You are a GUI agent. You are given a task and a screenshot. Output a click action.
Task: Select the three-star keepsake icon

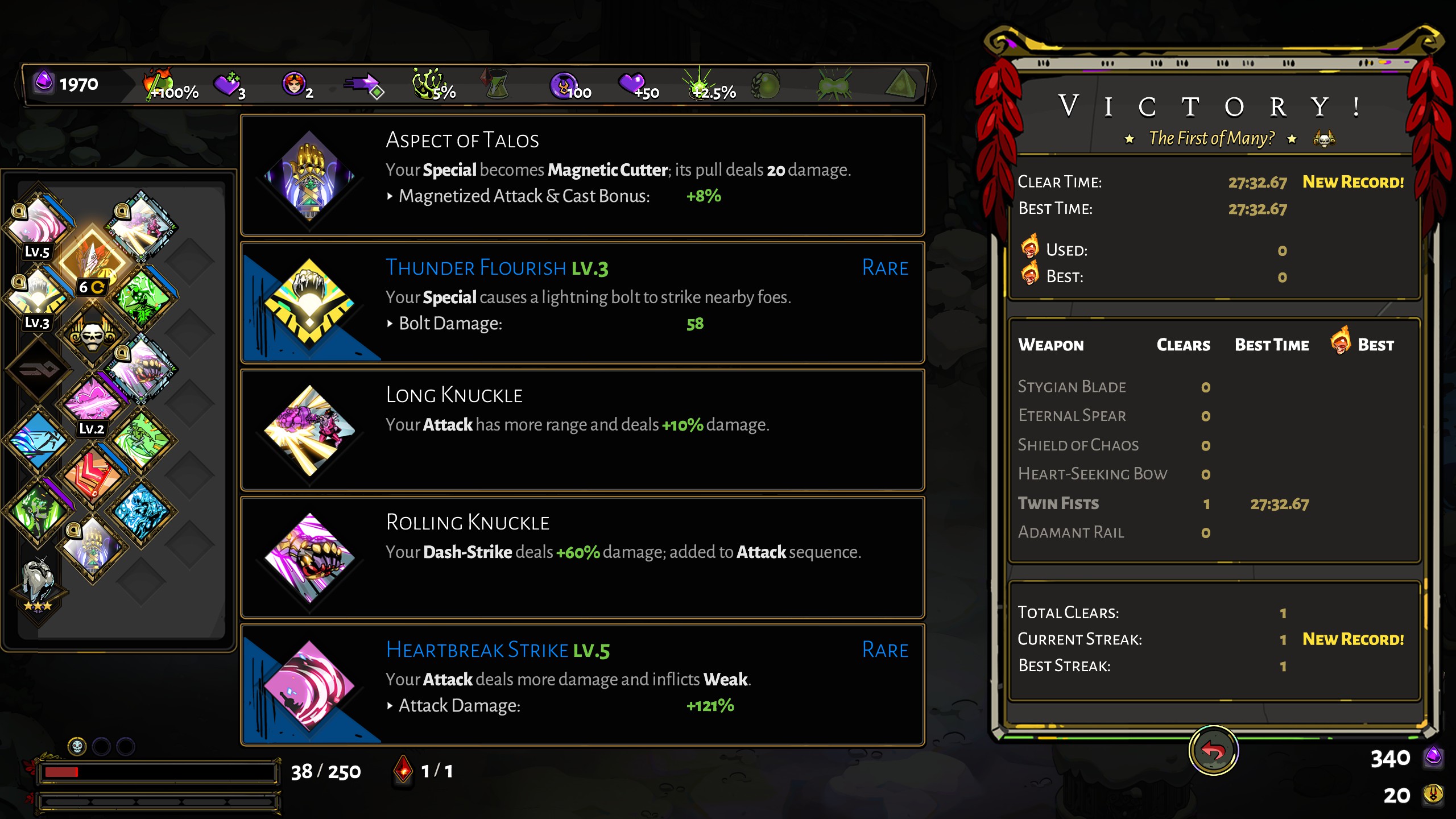click(x=38, y=586)
